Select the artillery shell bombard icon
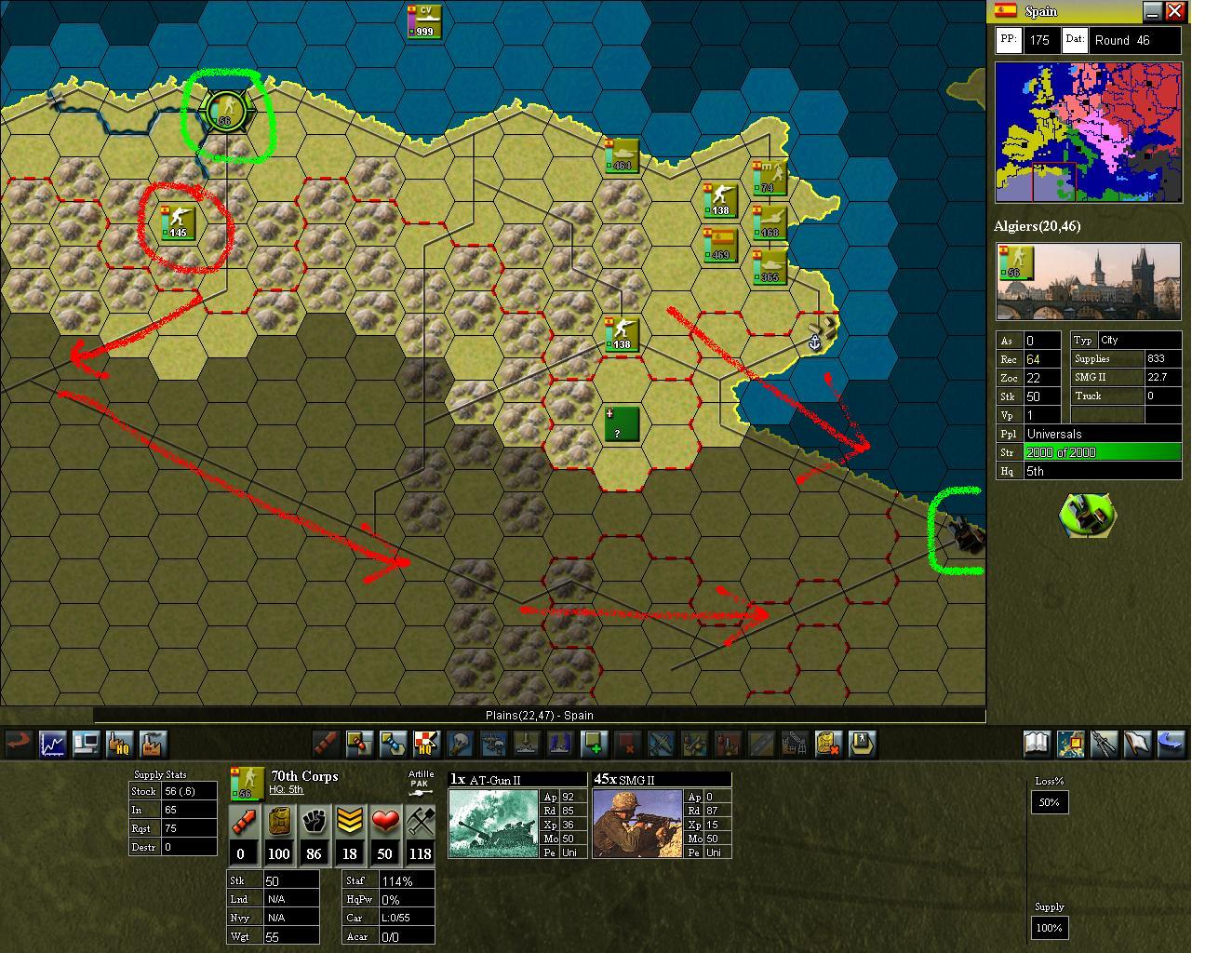This screenshot has height=953, width=1232. (x=325, y=743)
